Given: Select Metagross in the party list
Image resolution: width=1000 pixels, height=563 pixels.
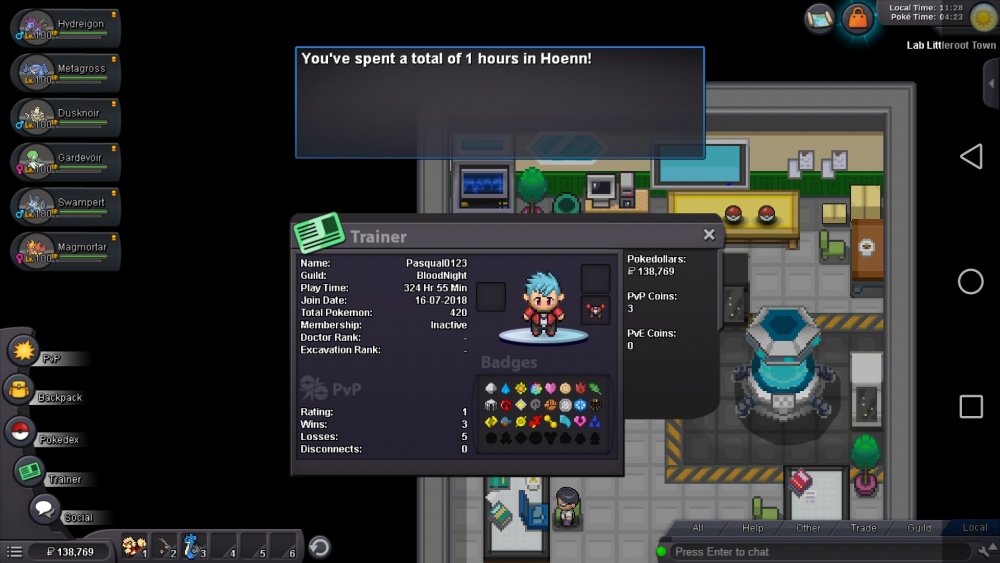Looking at the screenshot, I should (66, 72).
